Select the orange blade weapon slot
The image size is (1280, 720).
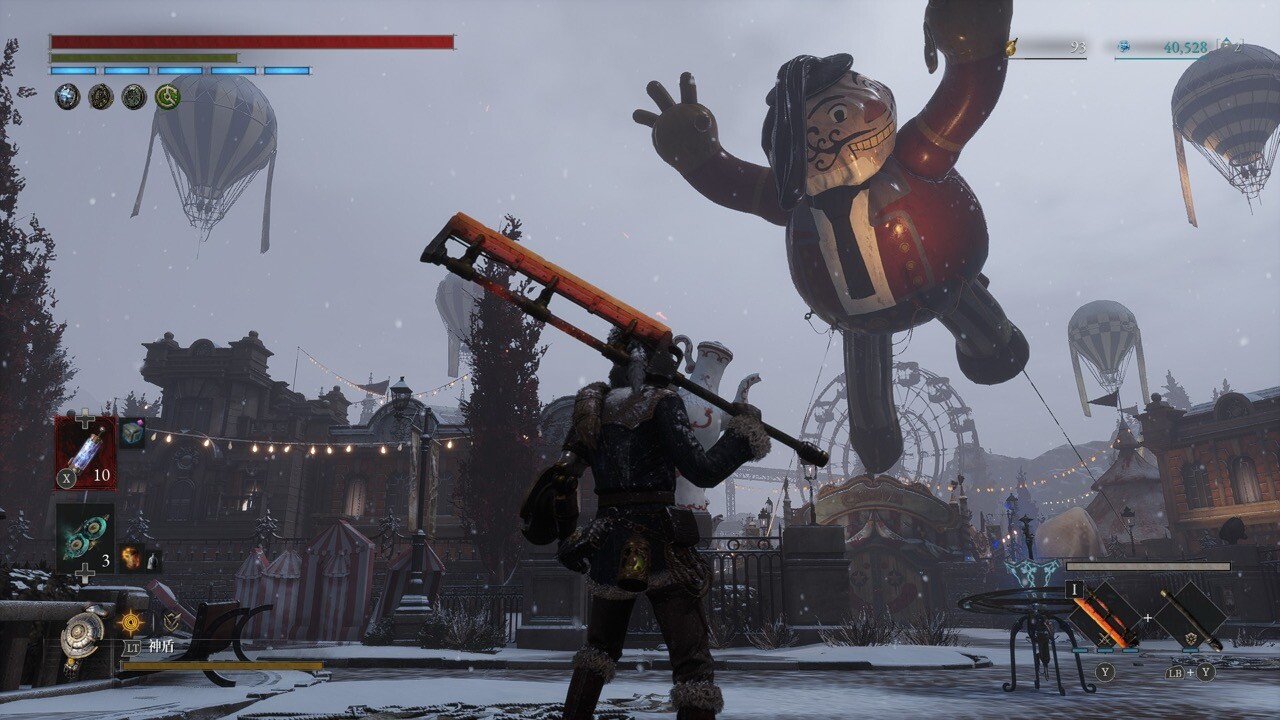(1106, 616)
